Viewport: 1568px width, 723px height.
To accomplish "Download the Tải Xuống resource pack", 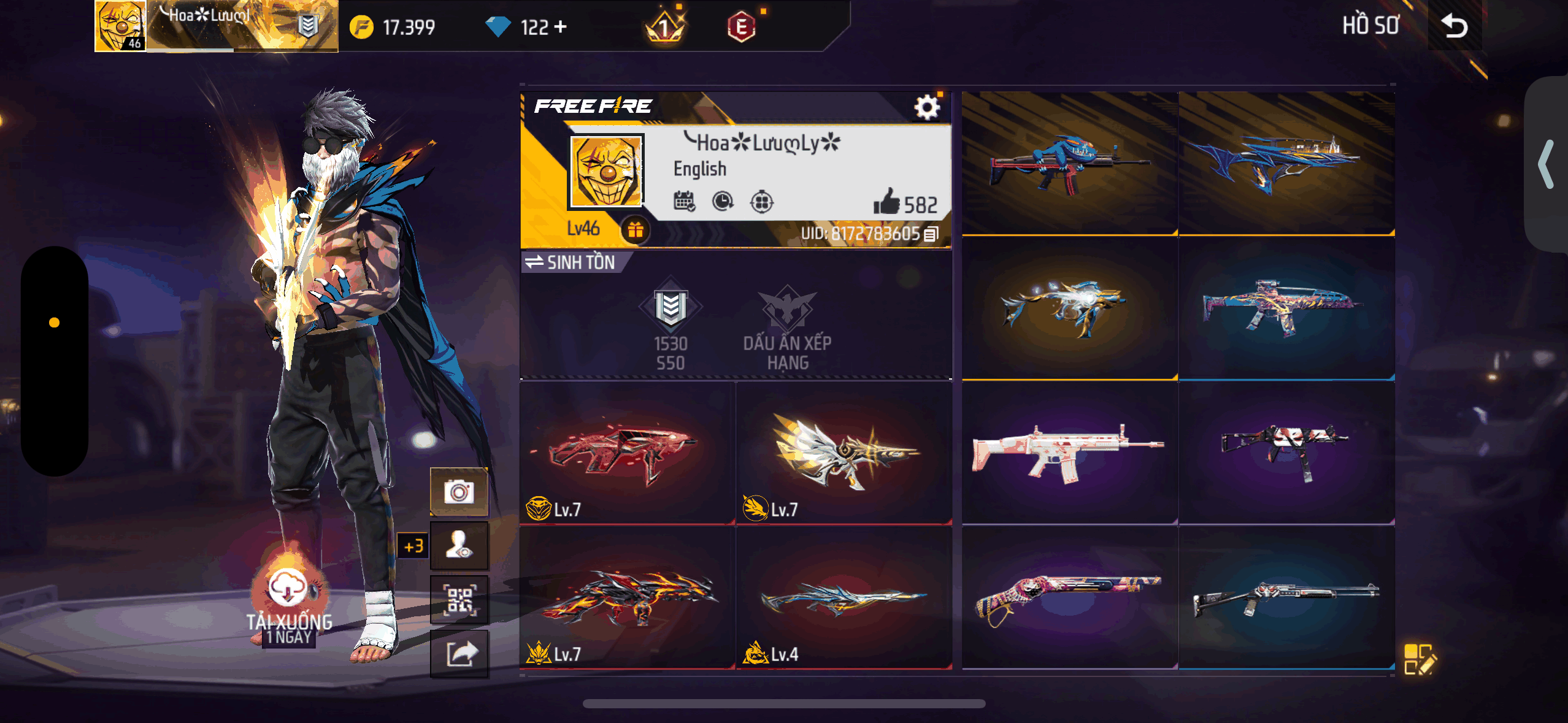I will point(288,589).
